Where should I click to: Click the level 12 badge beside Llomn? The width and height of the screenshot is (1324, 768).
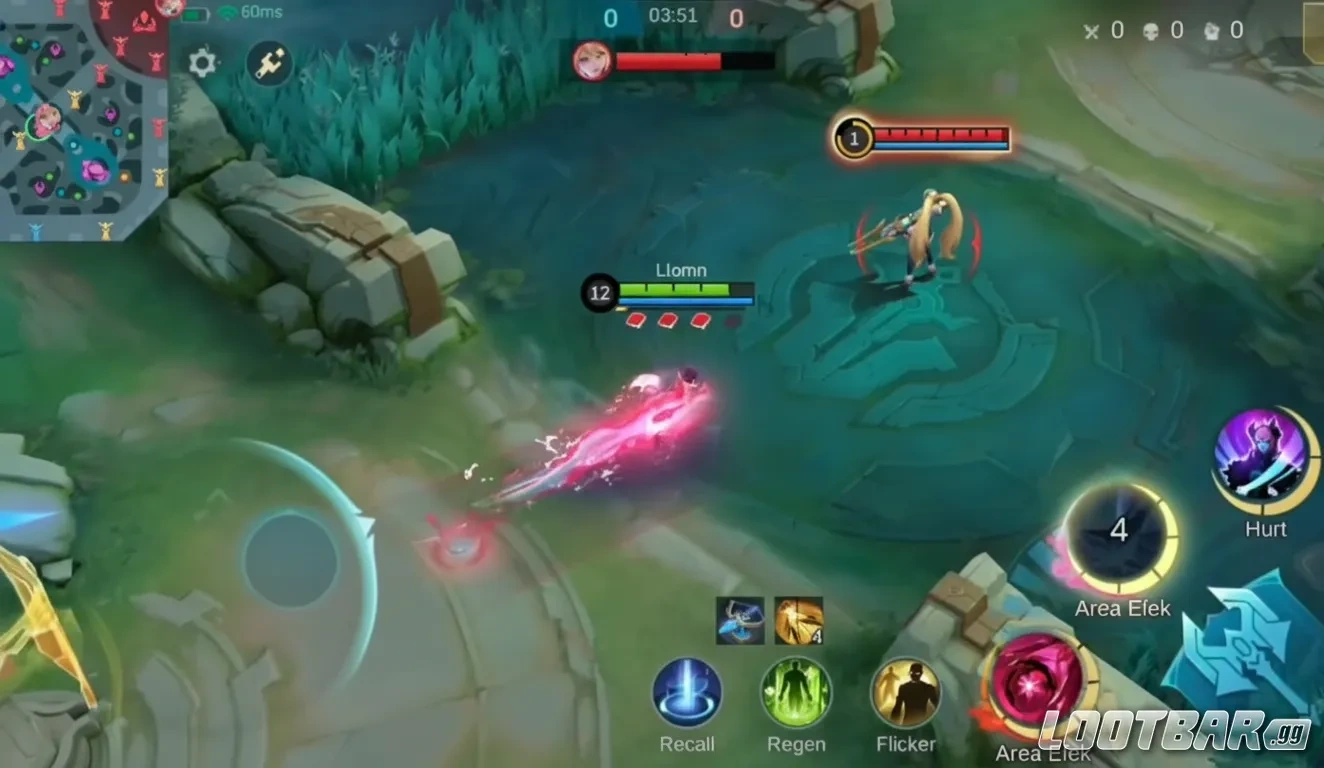click(x=600, y=293)
